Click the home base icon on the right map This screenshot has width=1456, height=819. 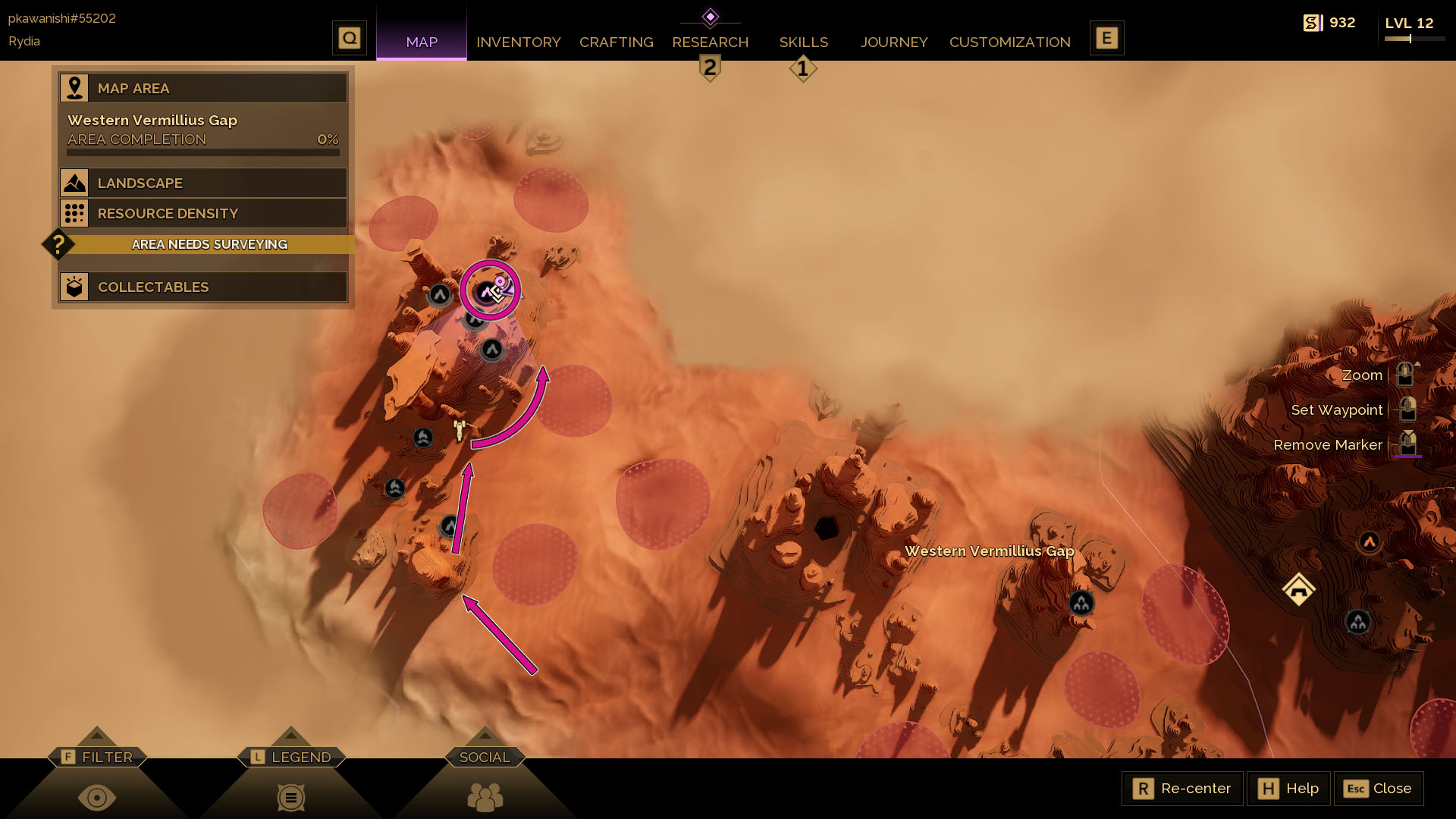click(x=1299, y=588)
